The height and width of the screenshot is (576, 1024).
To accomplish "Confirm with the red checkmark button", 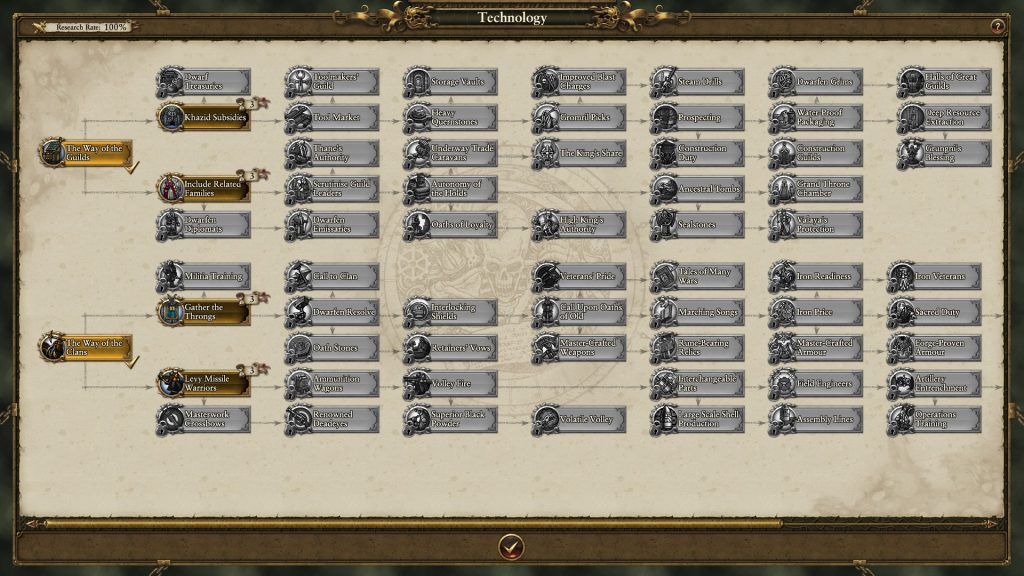I will click(511, 546).
